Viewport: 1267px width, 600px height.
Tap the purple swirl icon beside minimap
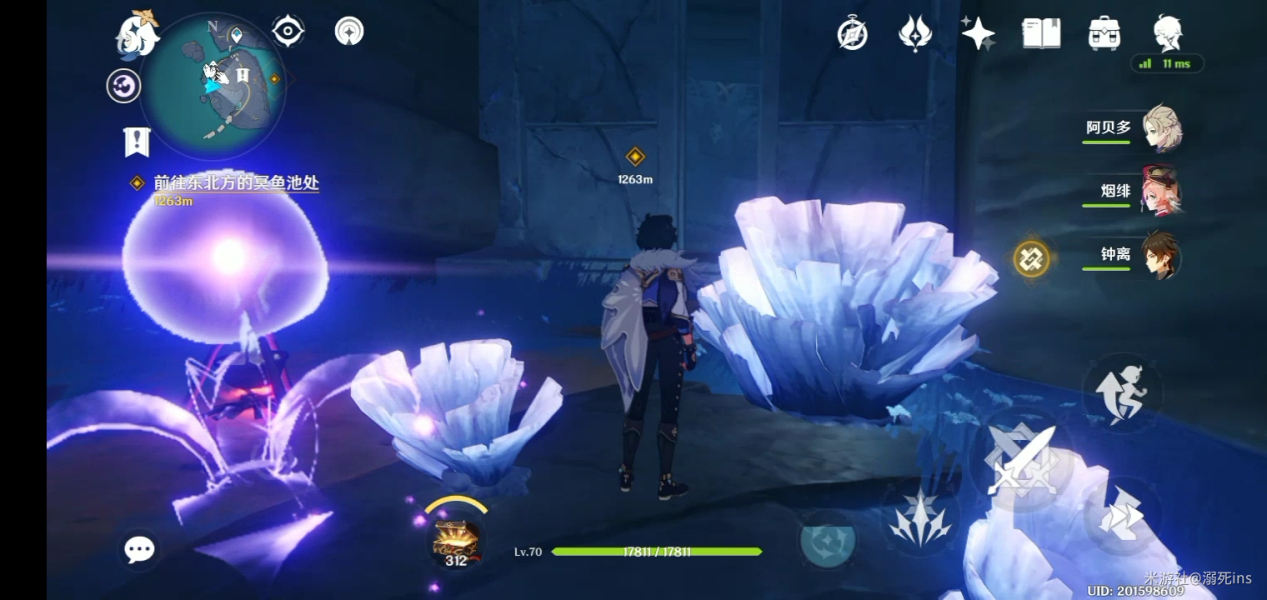click(x=124, y=86)
